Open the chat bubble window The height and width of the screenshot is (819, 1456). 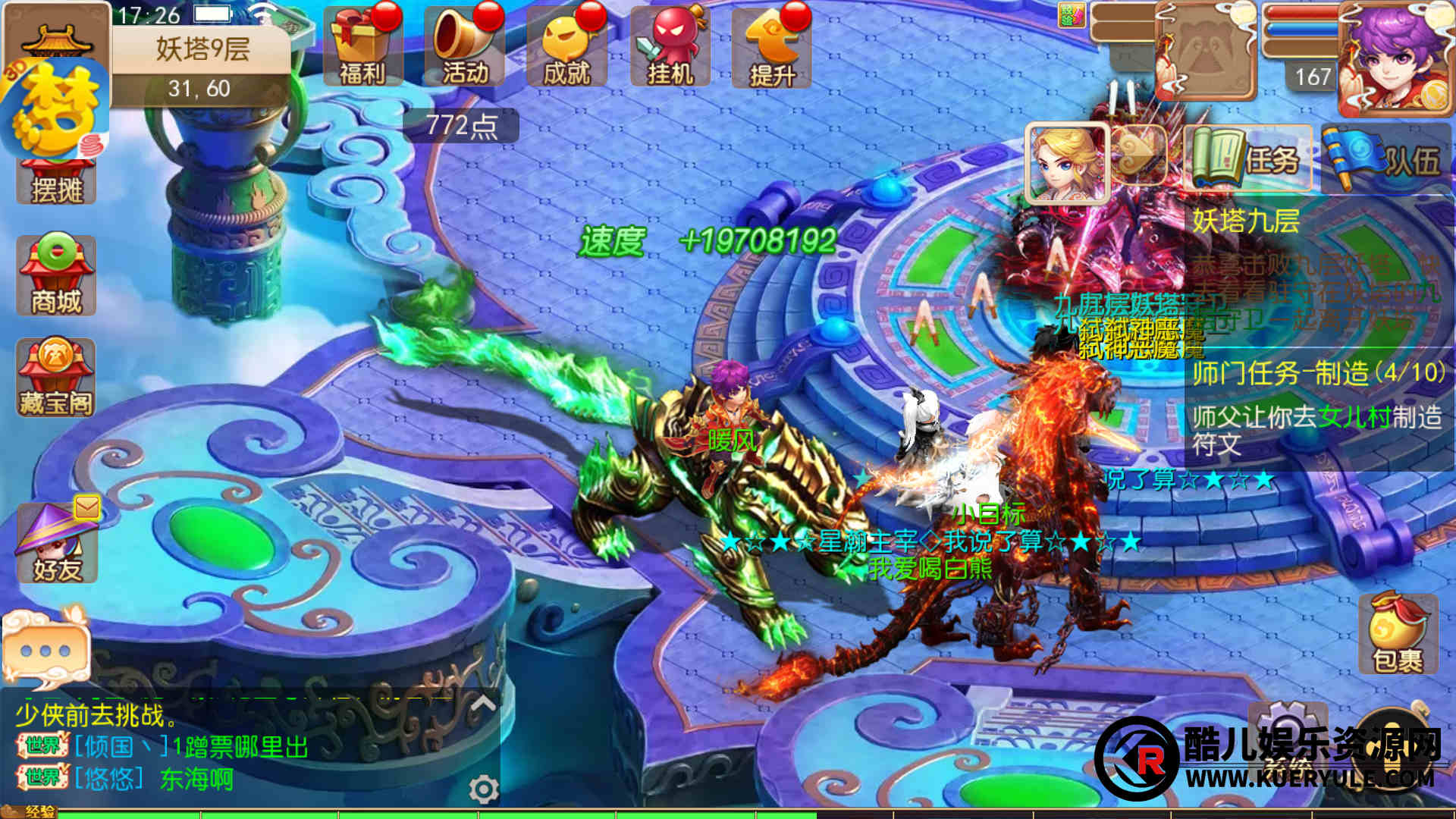(45, 649)
